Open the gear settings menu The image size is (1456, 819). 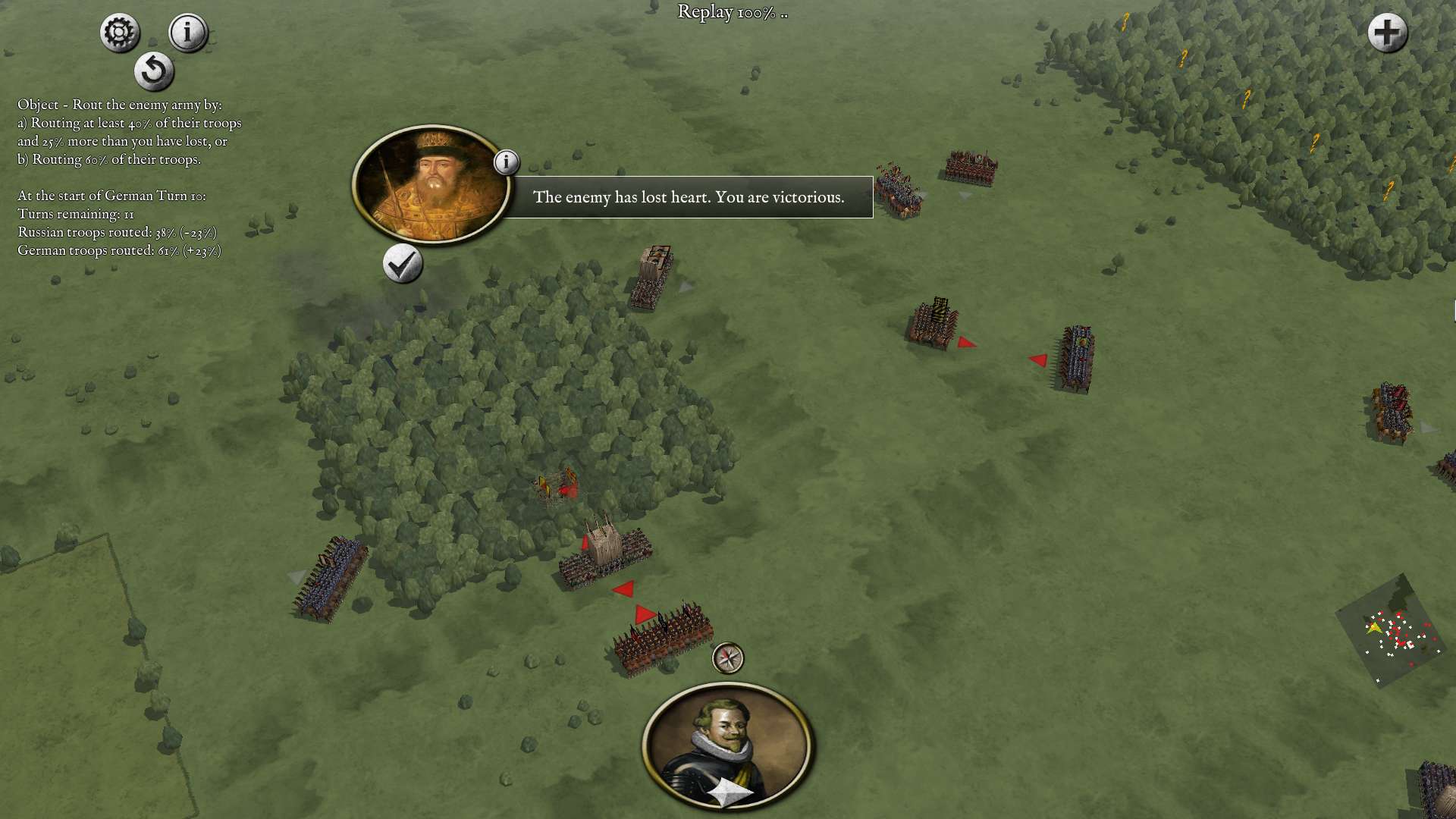point(120,33)
